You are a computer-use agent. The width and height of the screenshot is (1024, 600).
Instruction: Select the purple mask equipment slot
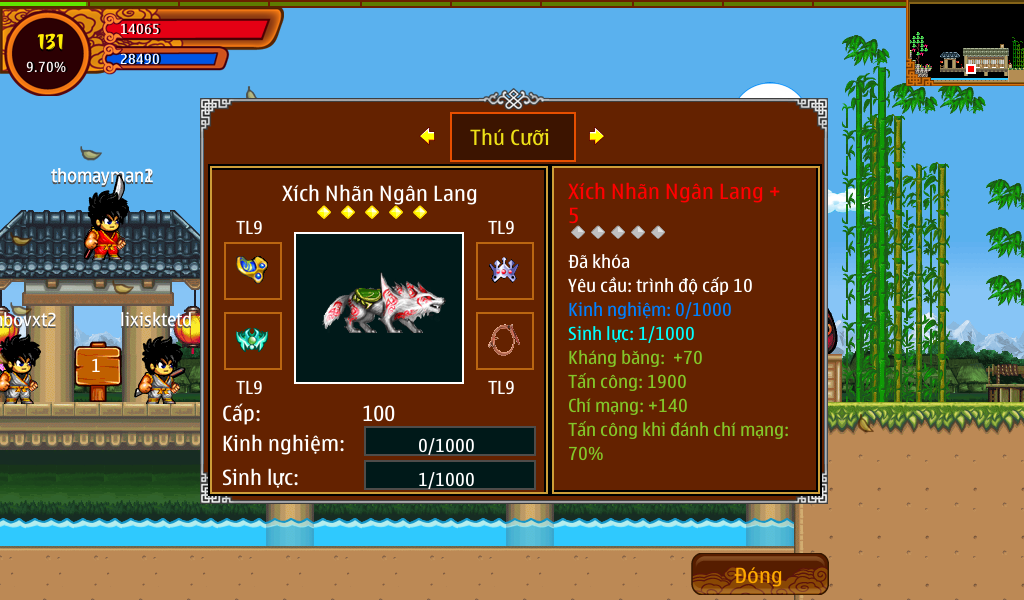pyautogui.click(x=504, y=270)
